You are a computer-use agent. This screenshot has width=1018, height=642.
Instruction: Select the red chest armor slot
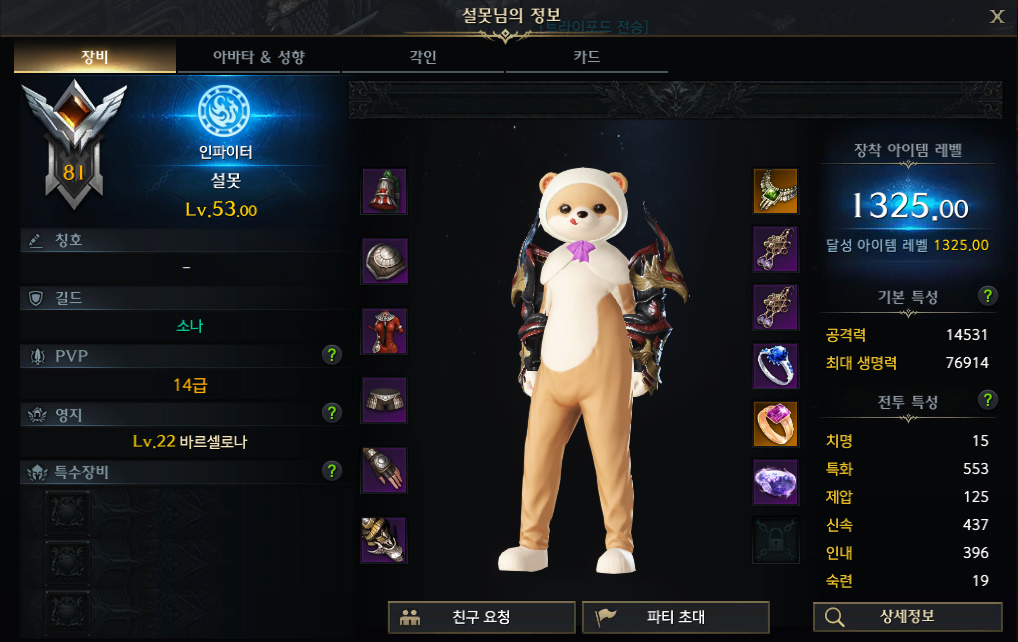(384, 332)
